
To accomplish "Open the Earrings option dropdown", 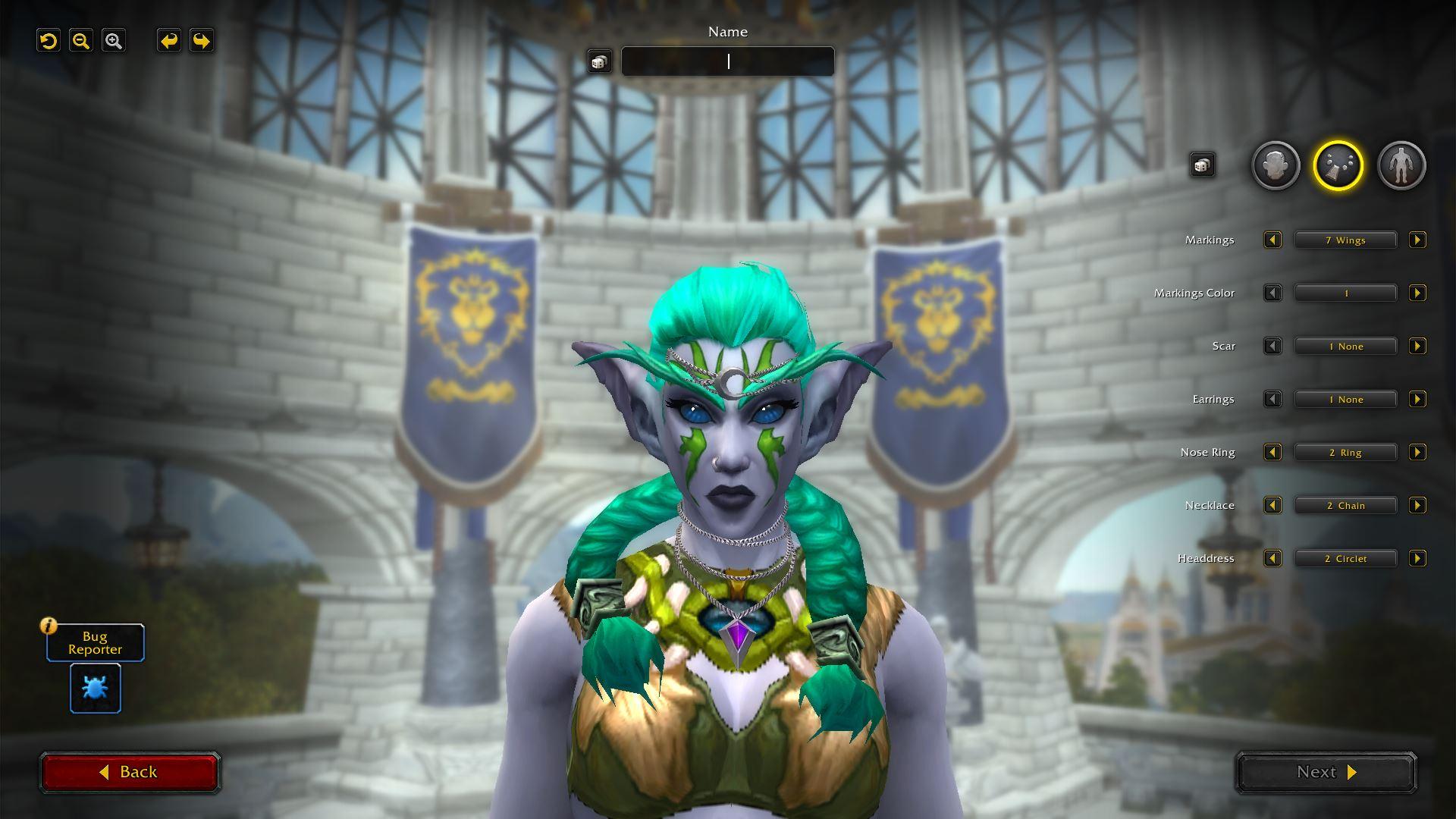I will [x=1345, y=400].
